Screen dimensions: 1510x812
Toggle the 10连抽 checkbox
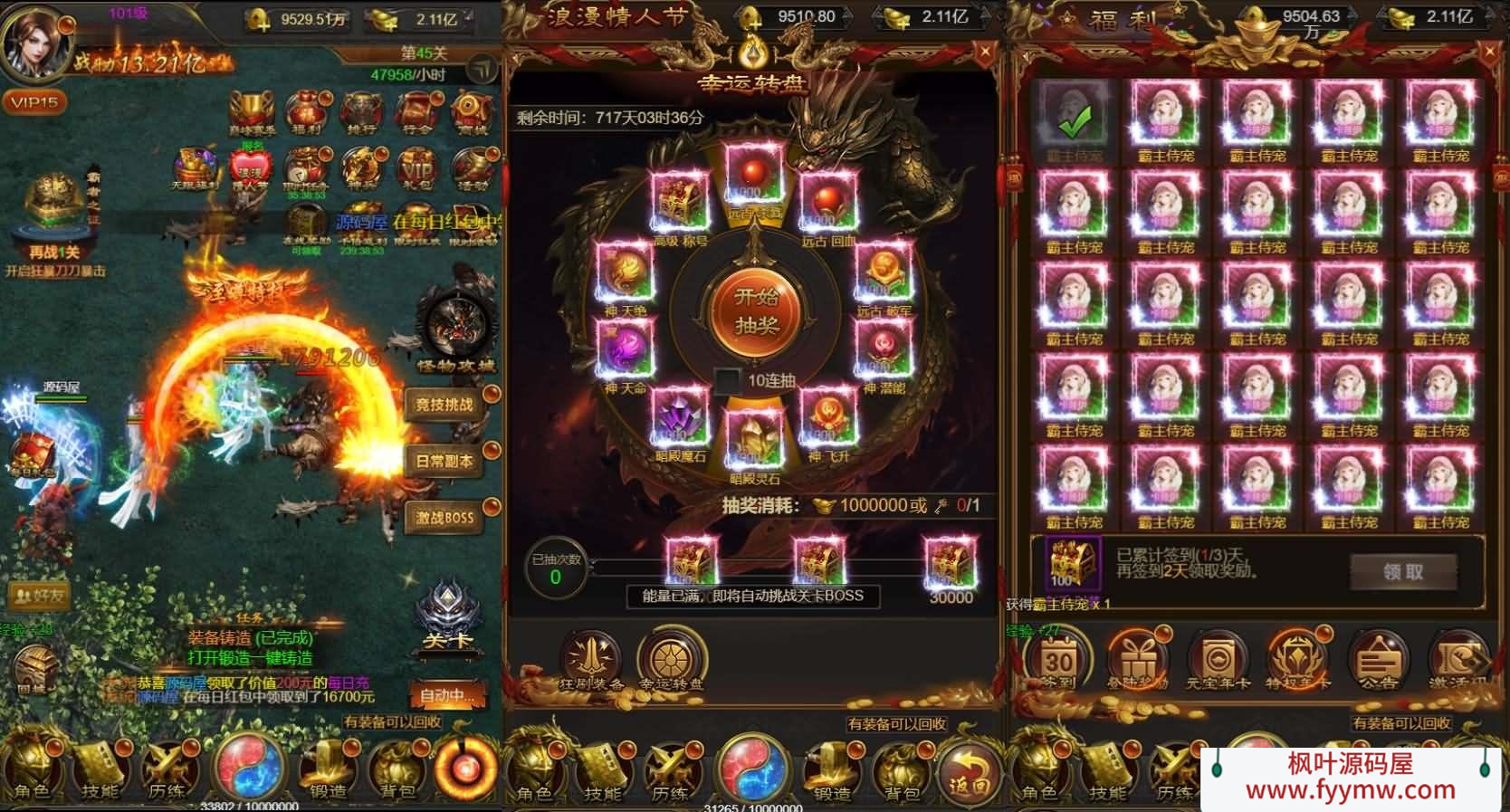coord(728,380)
